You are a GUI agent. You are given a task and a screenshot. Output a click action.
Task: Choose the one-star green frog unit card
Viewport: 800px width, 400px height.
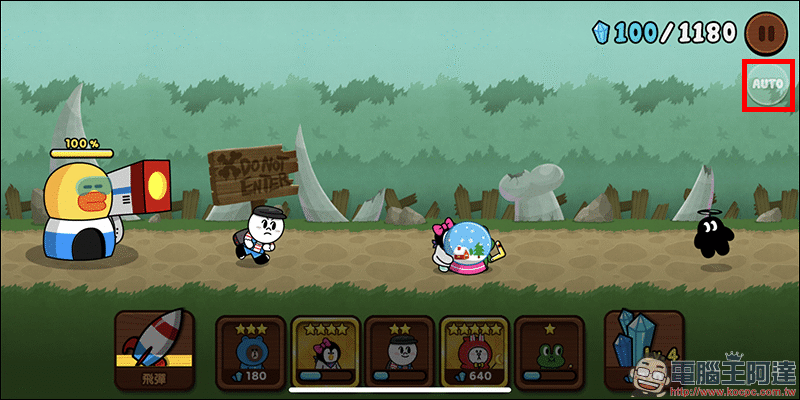click(x=550, y=350)
